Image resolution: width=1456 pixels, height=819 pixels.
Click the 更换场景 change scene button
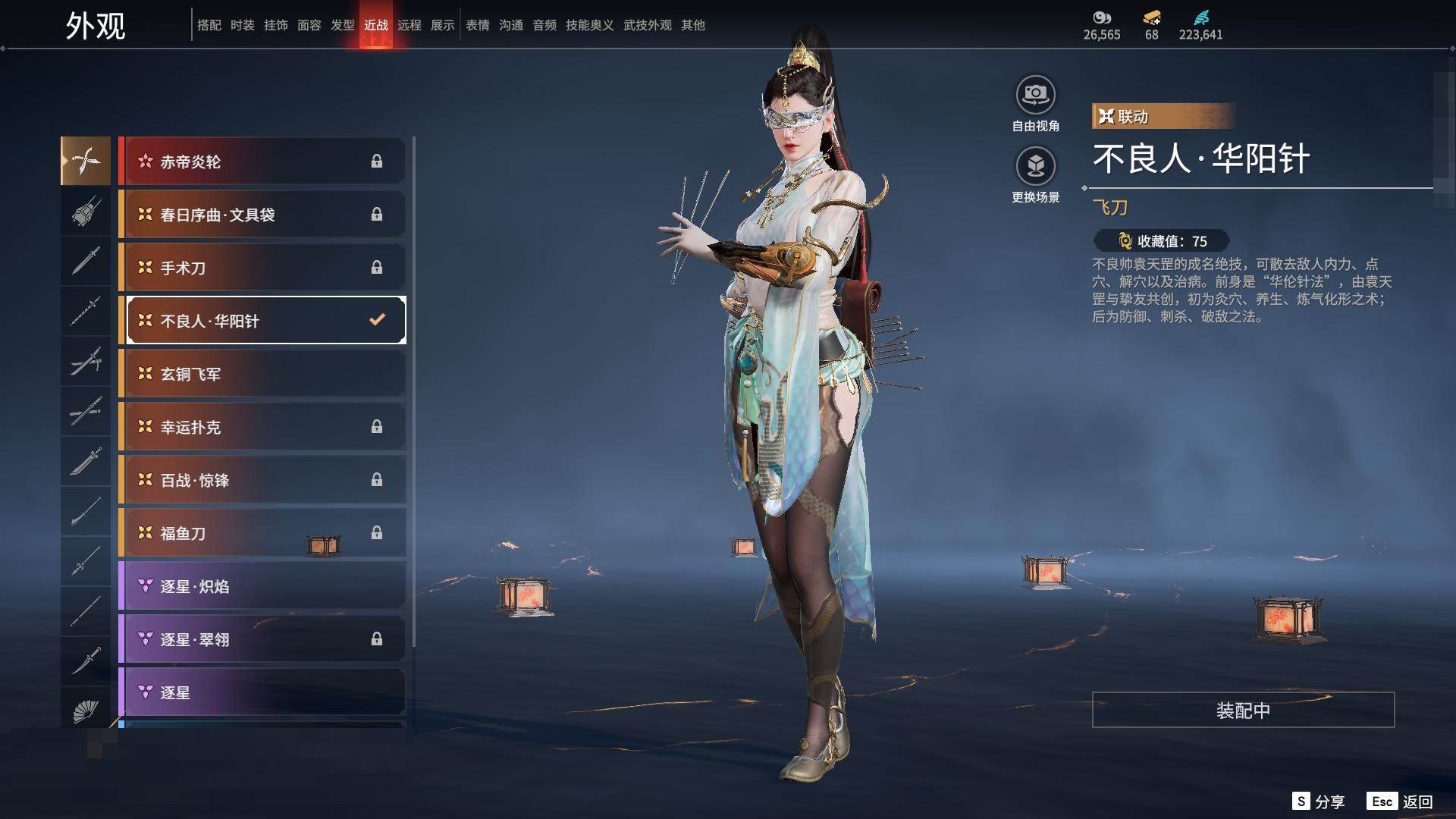click(x=1035, y=166)
